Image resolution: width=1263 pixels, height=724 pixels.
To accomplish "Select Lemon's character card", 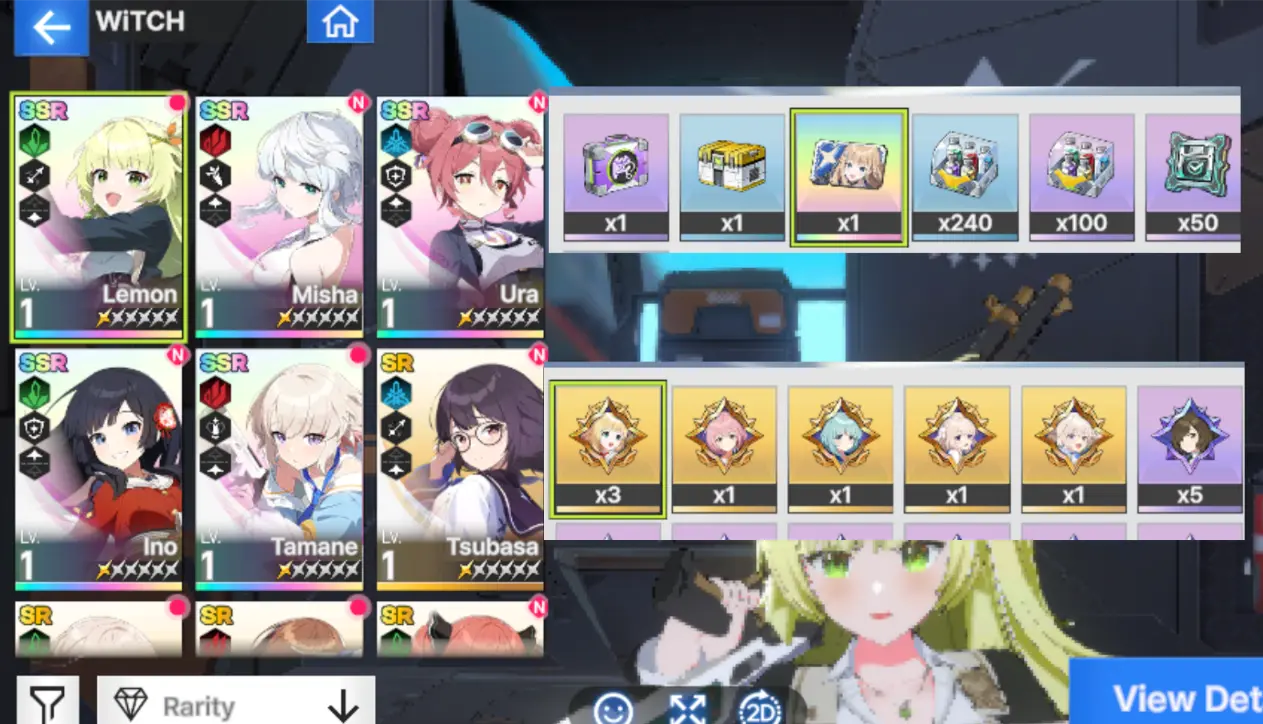I will (98, 216).
